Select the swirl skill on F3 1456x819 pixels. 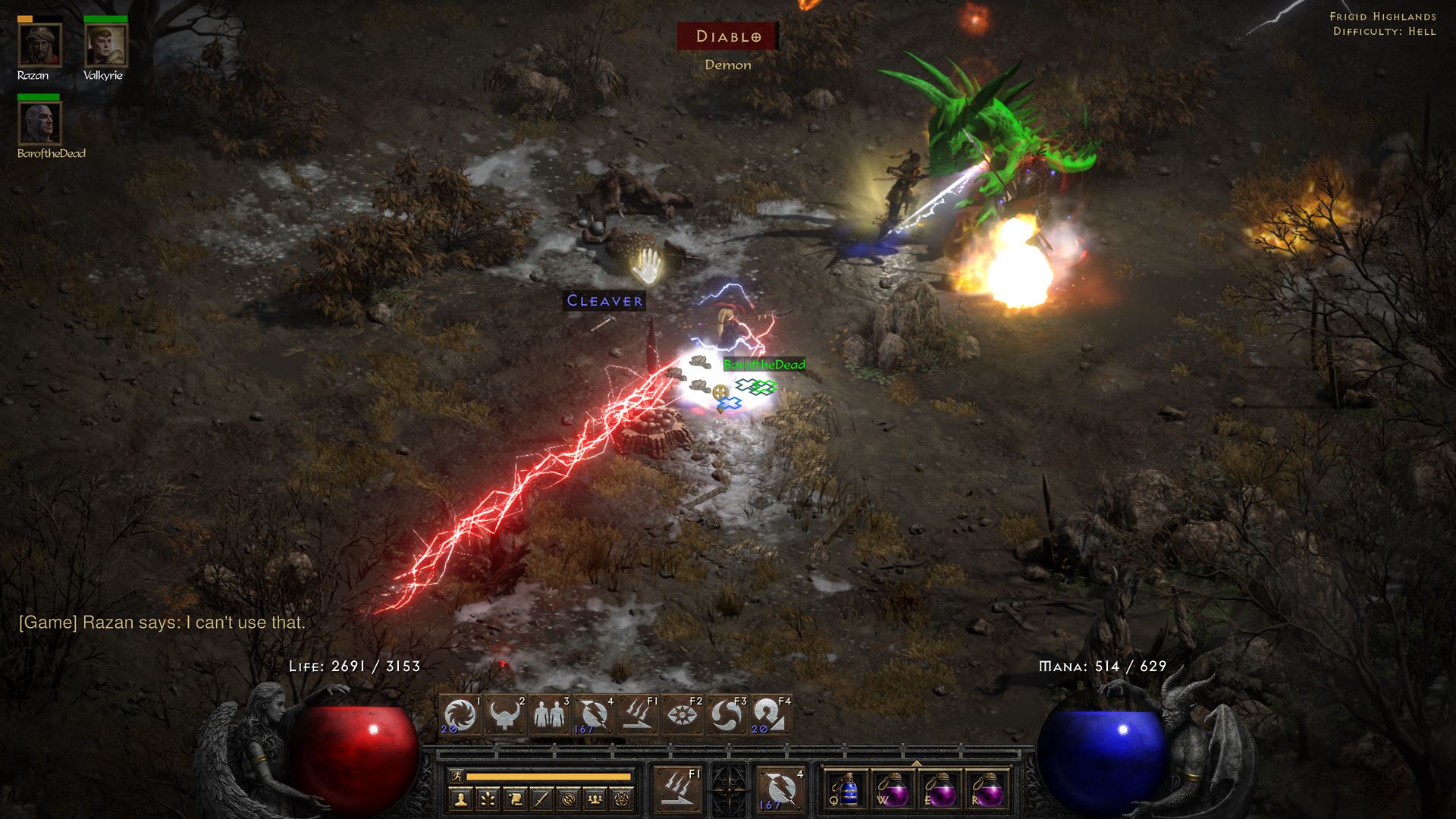(x=727, y=716)
